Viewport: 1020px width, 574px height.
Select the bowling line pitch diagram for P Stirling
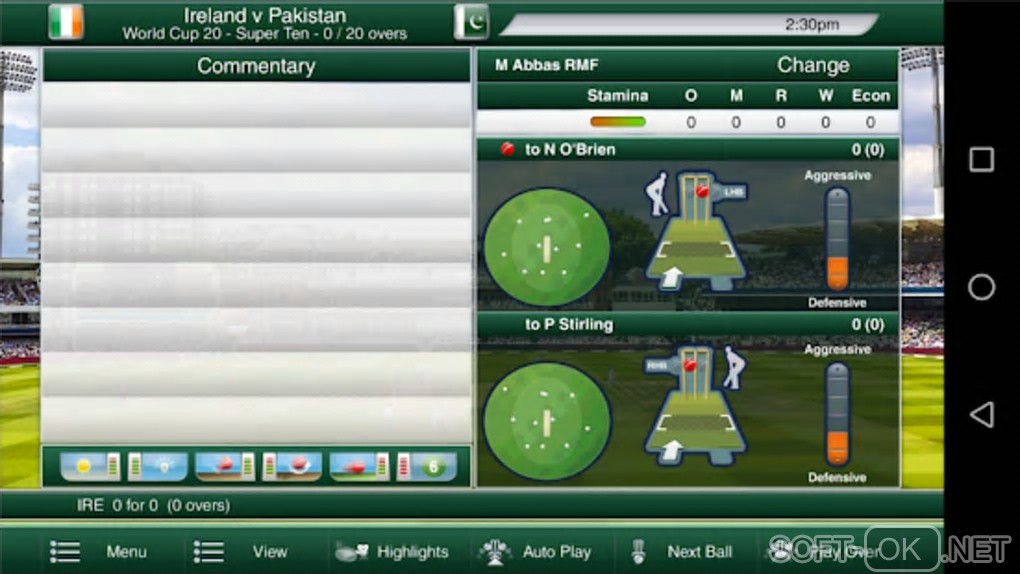click(x=697, y=408)
